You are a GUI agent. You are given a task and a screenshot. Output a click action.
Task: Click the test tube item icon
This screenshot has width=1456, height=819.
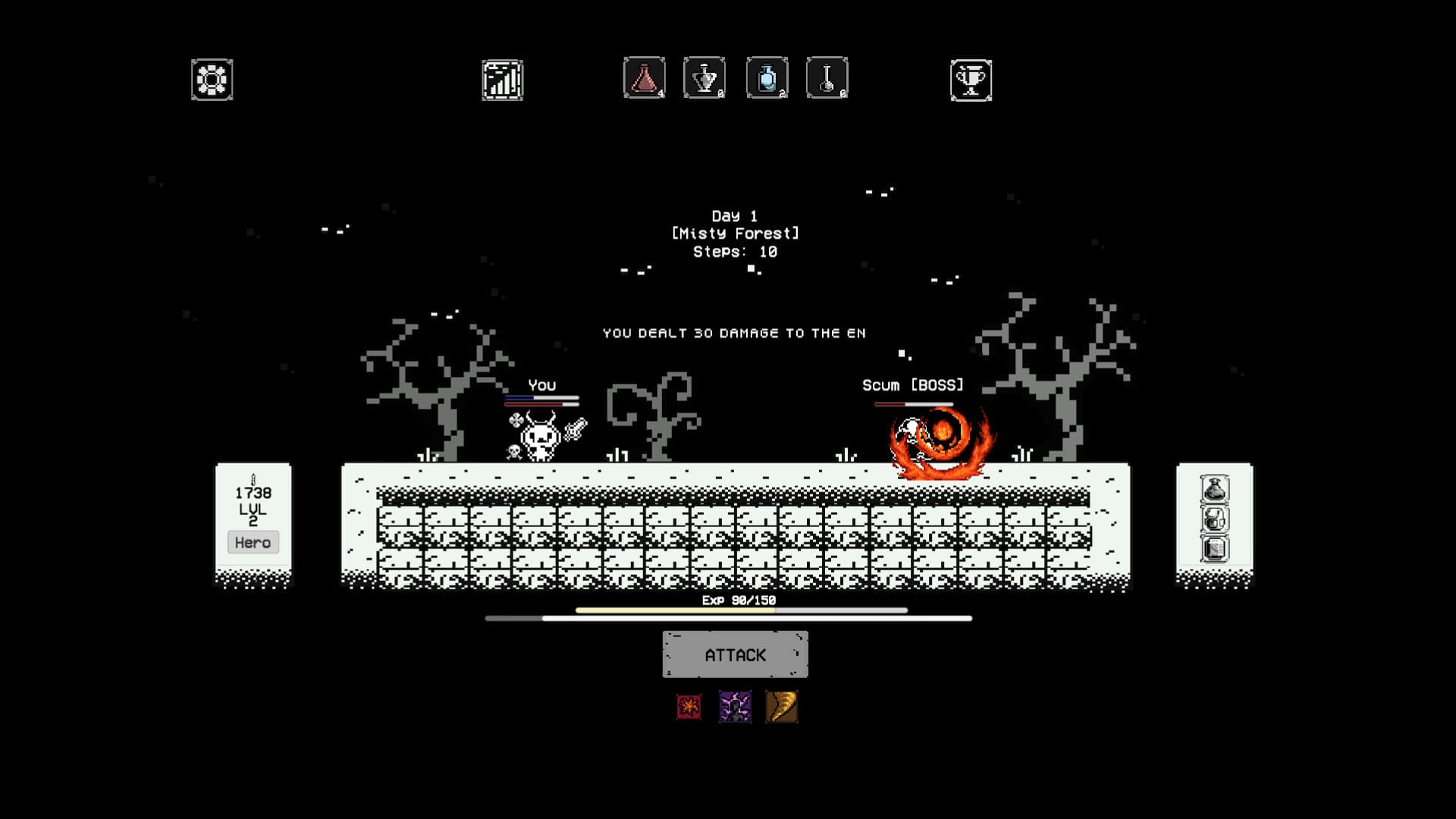tap(826, 77)
